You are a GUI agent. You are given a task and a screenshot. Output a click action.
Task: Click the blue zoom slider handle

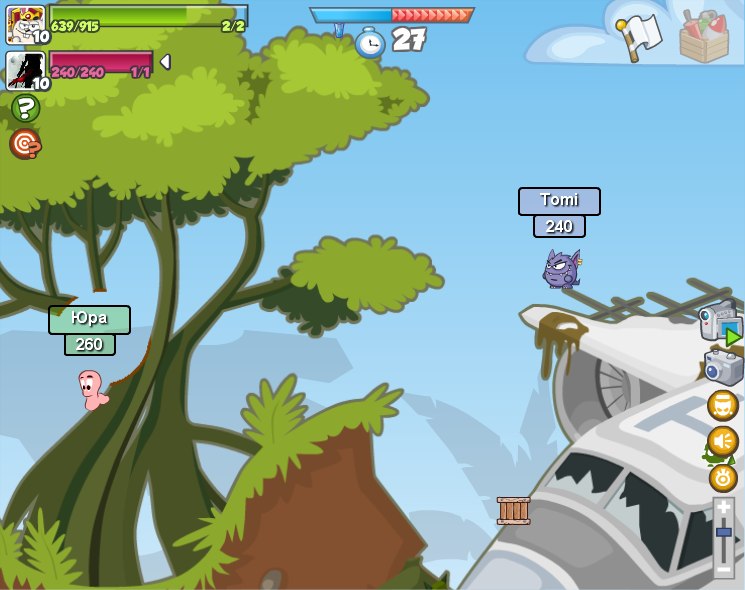723,532
